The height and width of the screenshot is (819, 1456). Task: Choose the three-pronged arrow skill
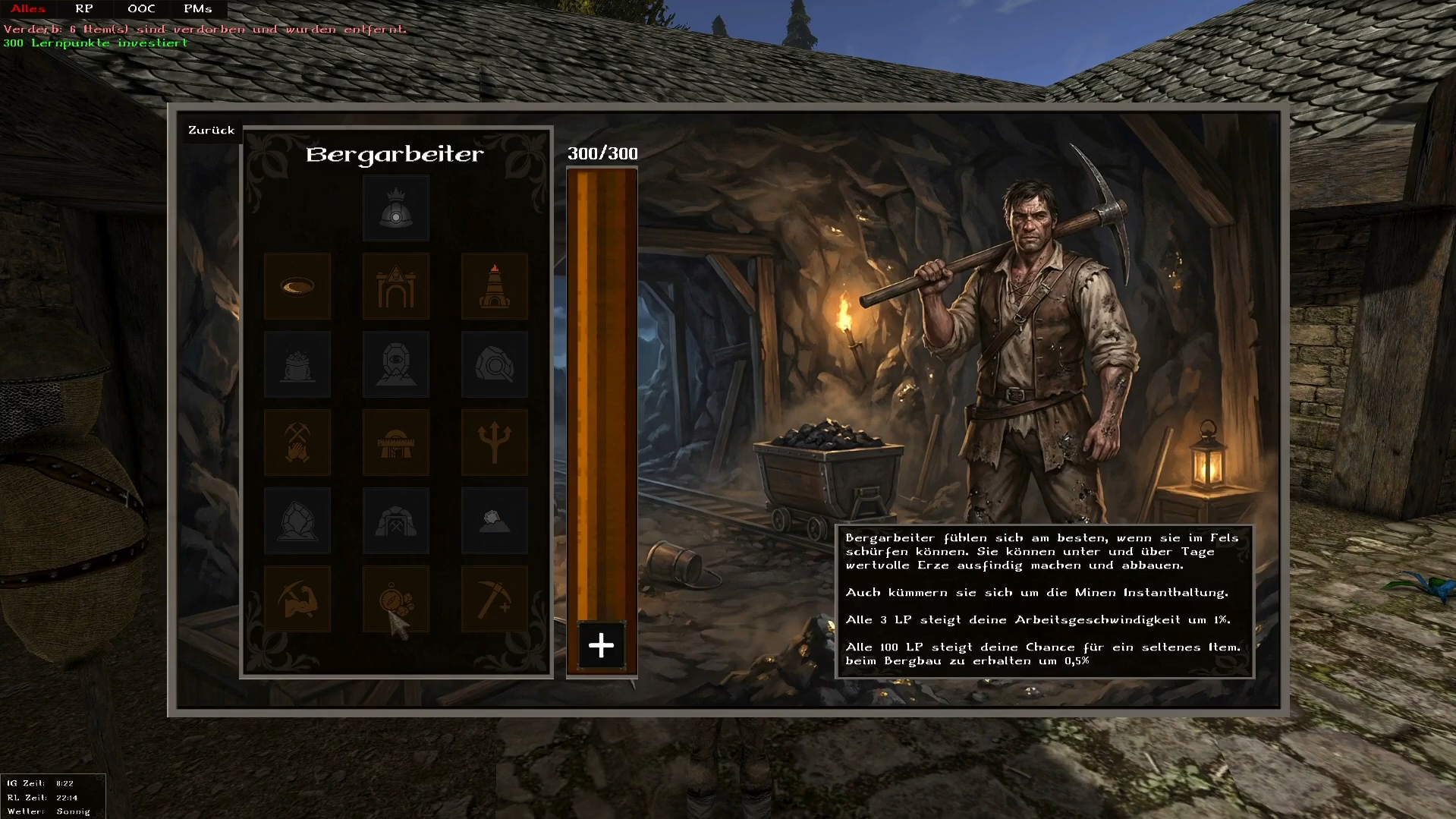(x=495, y=443)
